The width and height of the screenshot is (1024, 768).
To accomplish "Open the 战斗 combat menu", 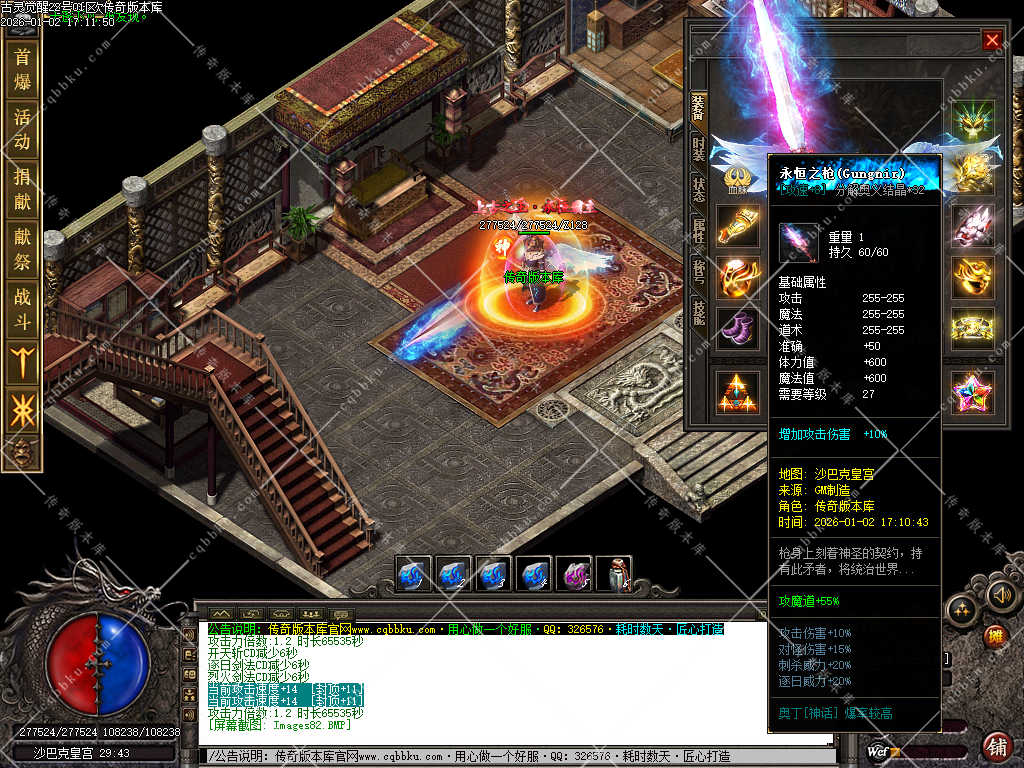I will (22, 309).
